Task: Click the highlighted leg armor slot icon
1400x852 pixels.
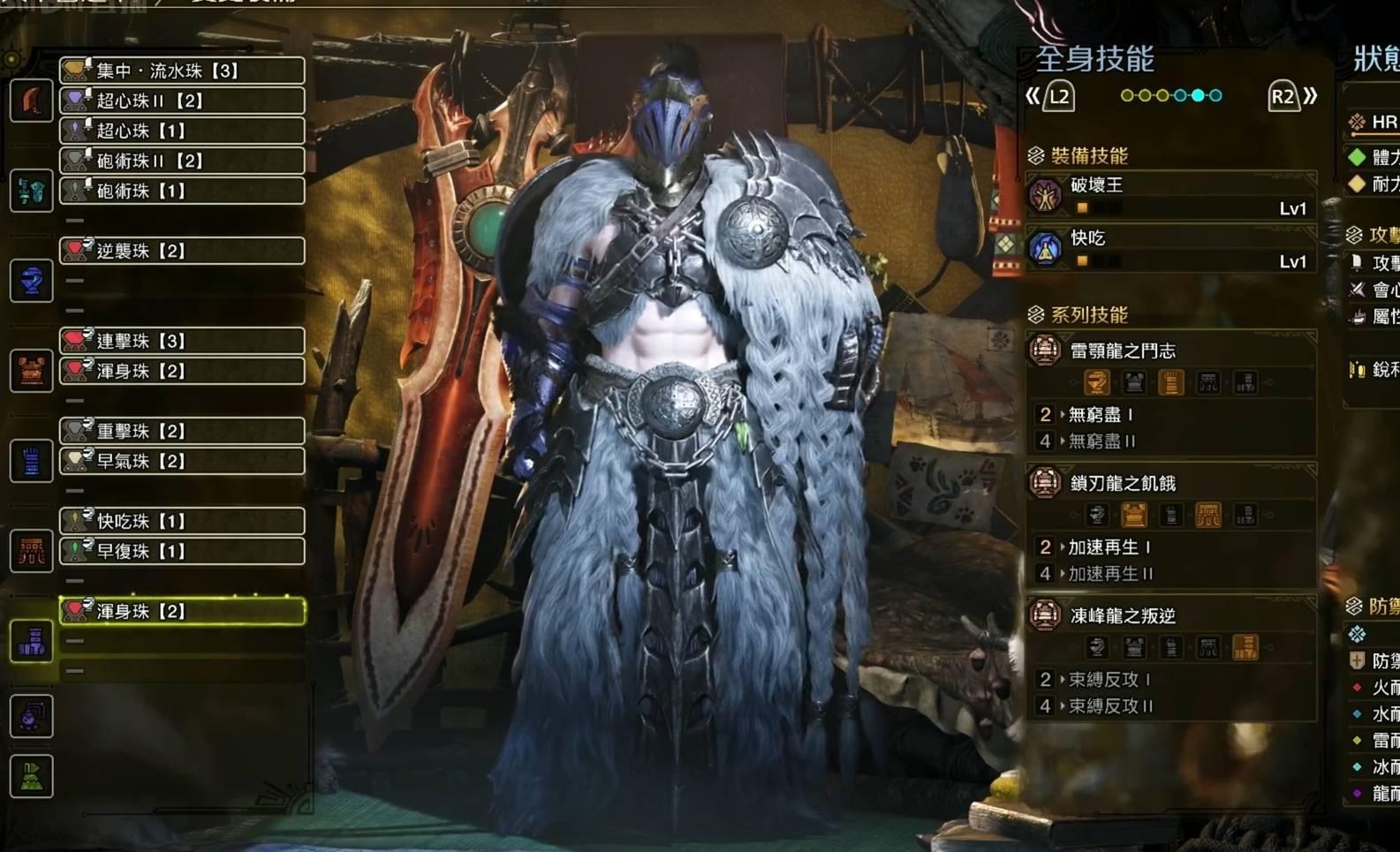Action: [x=31, y=641]
